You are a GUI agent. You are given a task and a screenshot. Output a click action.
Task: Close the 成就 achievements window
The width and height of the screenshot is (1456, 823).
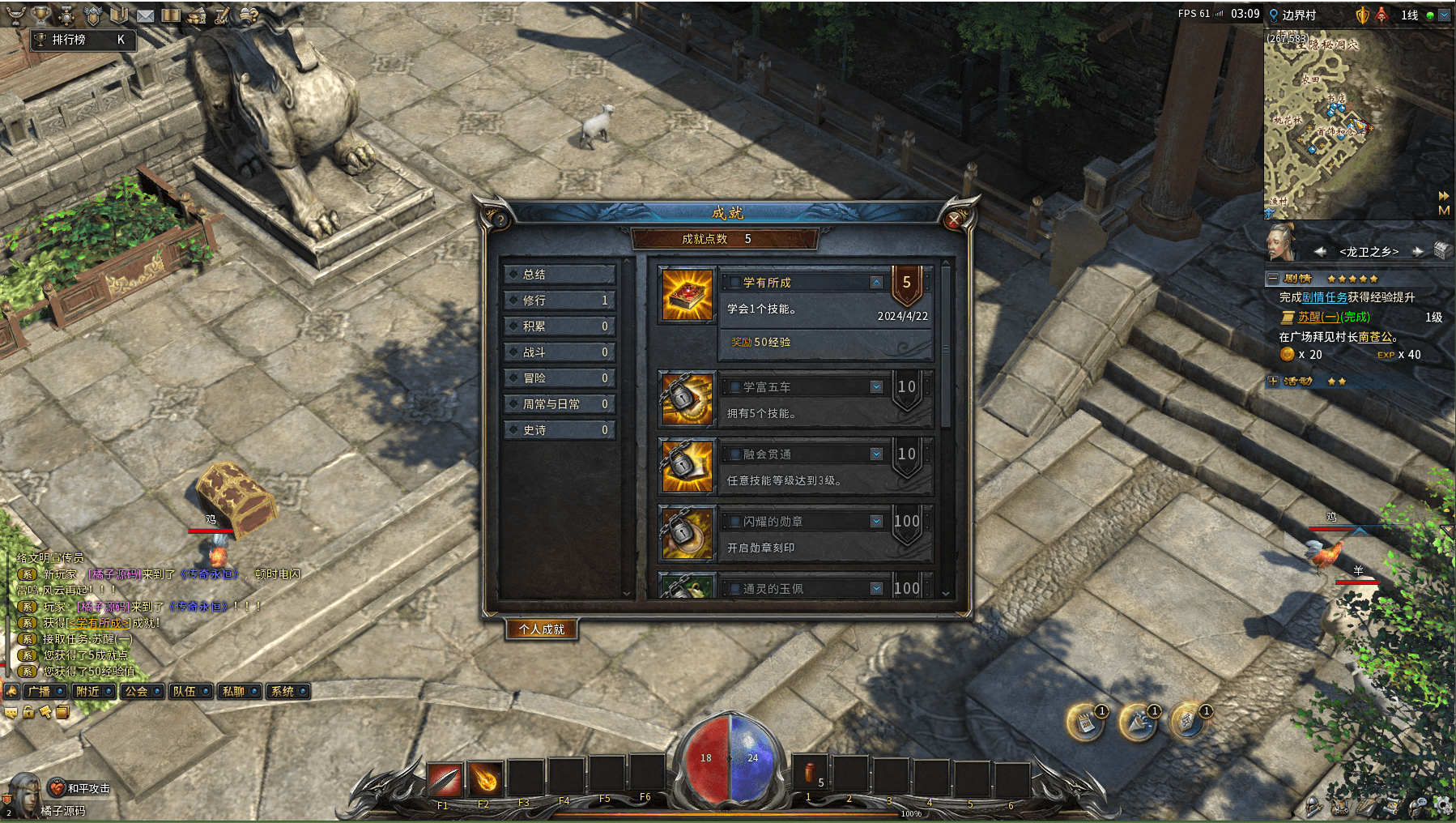[954, 219]
